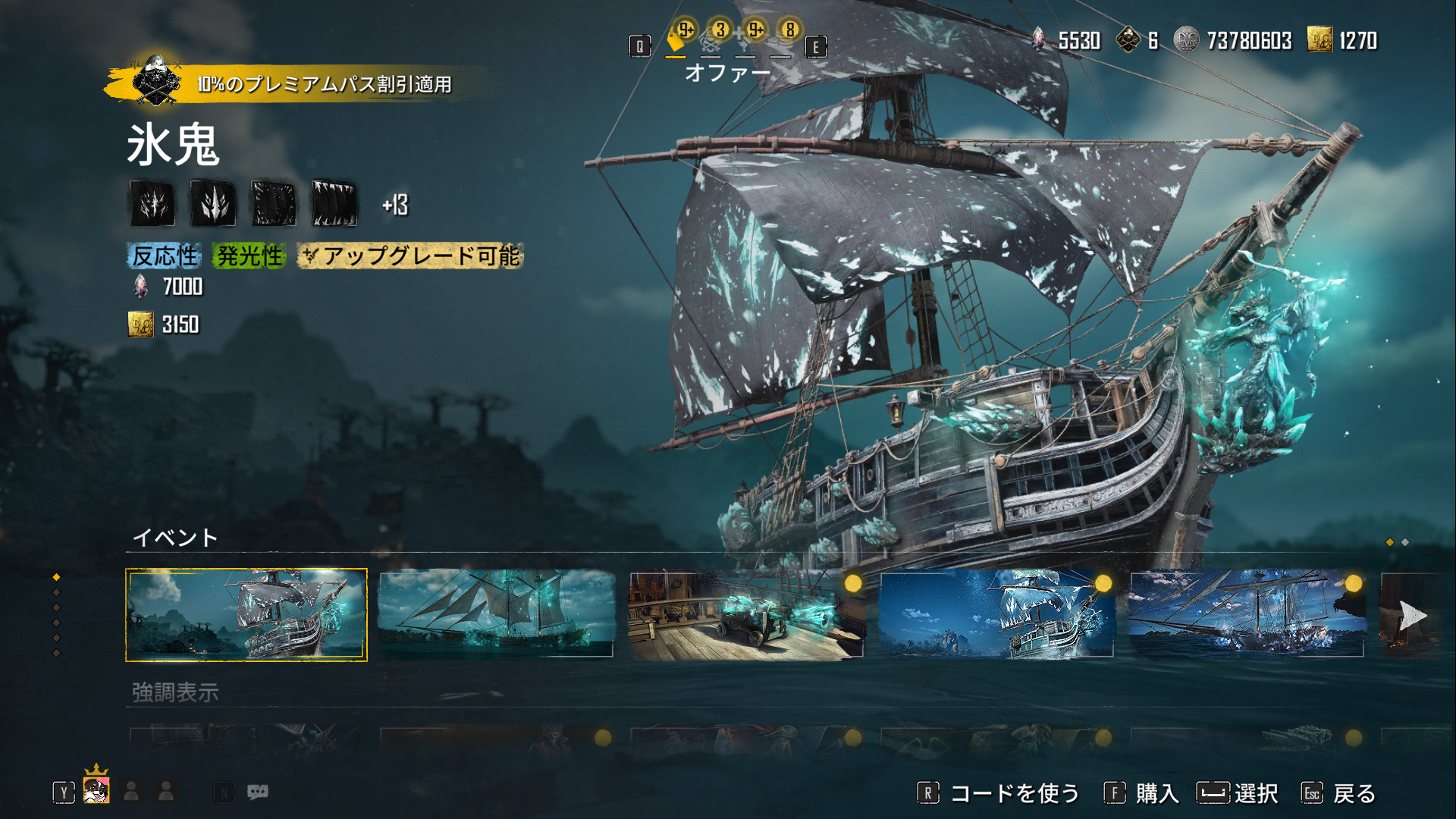View the +13 additional bundle items

(395, 205)
